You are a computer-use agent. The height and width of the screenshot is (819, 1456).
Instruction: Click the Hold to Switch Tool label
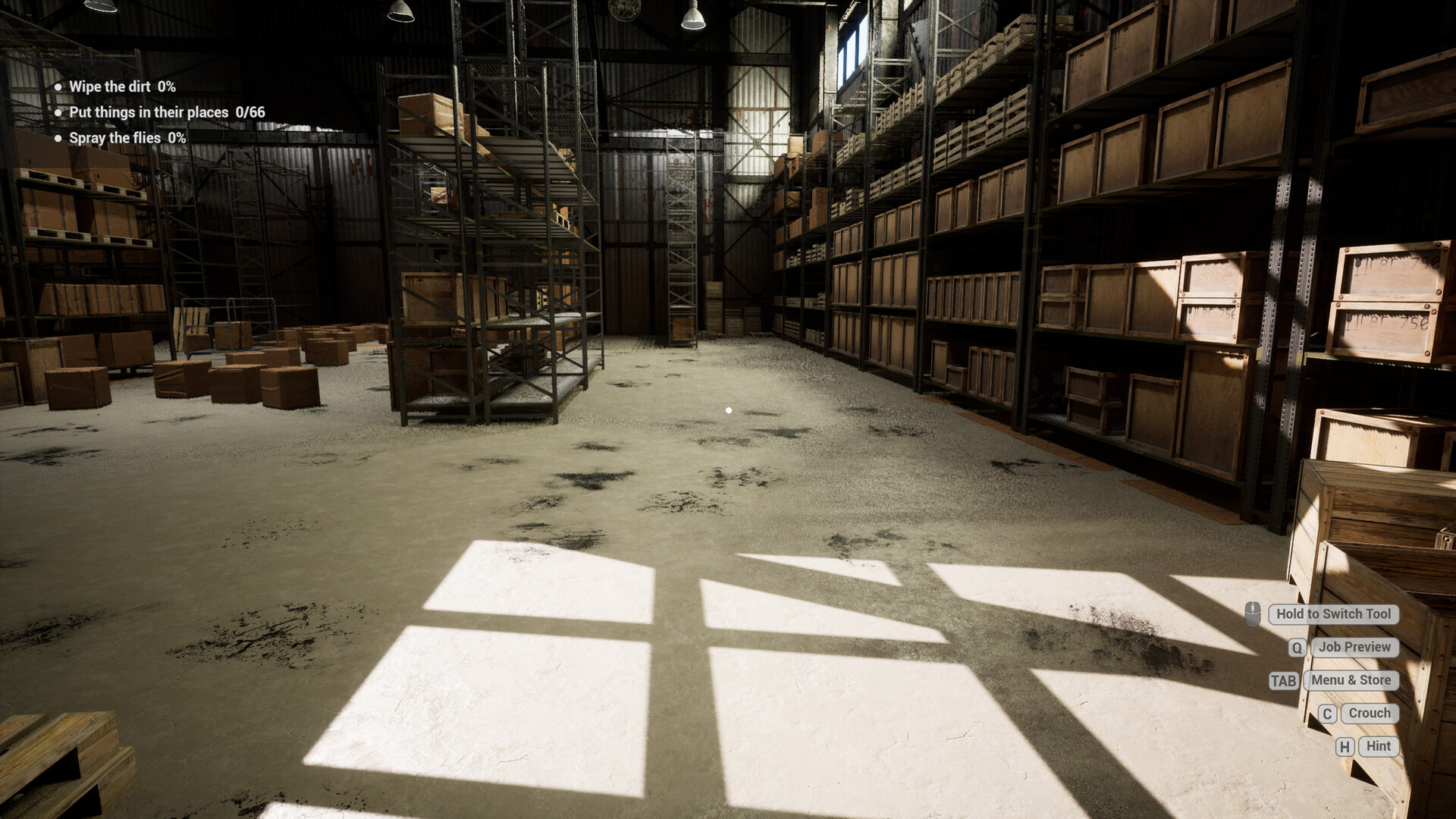pos(1332,614)
